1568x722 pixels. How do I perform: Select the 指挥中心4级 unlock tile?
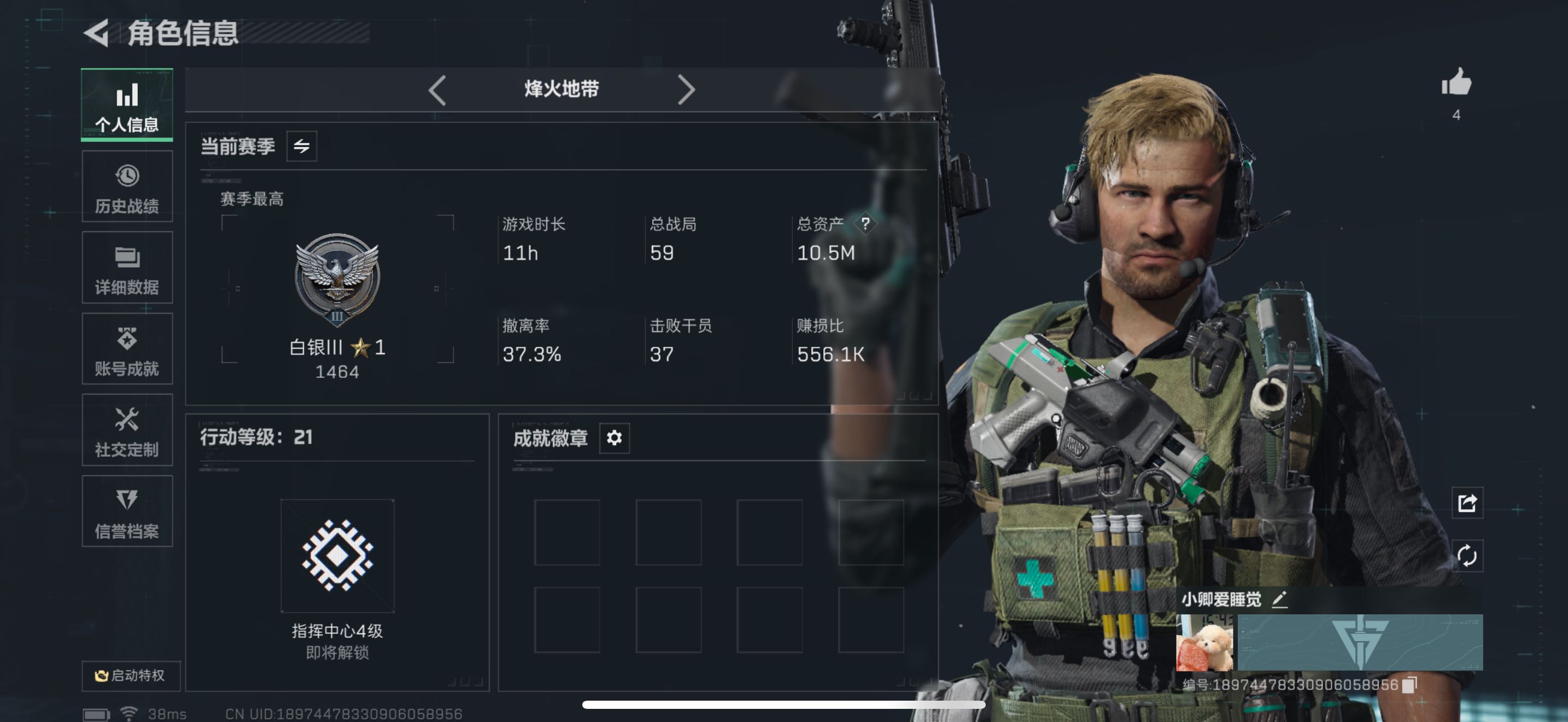pyautogui.click(x=337, y=556)
